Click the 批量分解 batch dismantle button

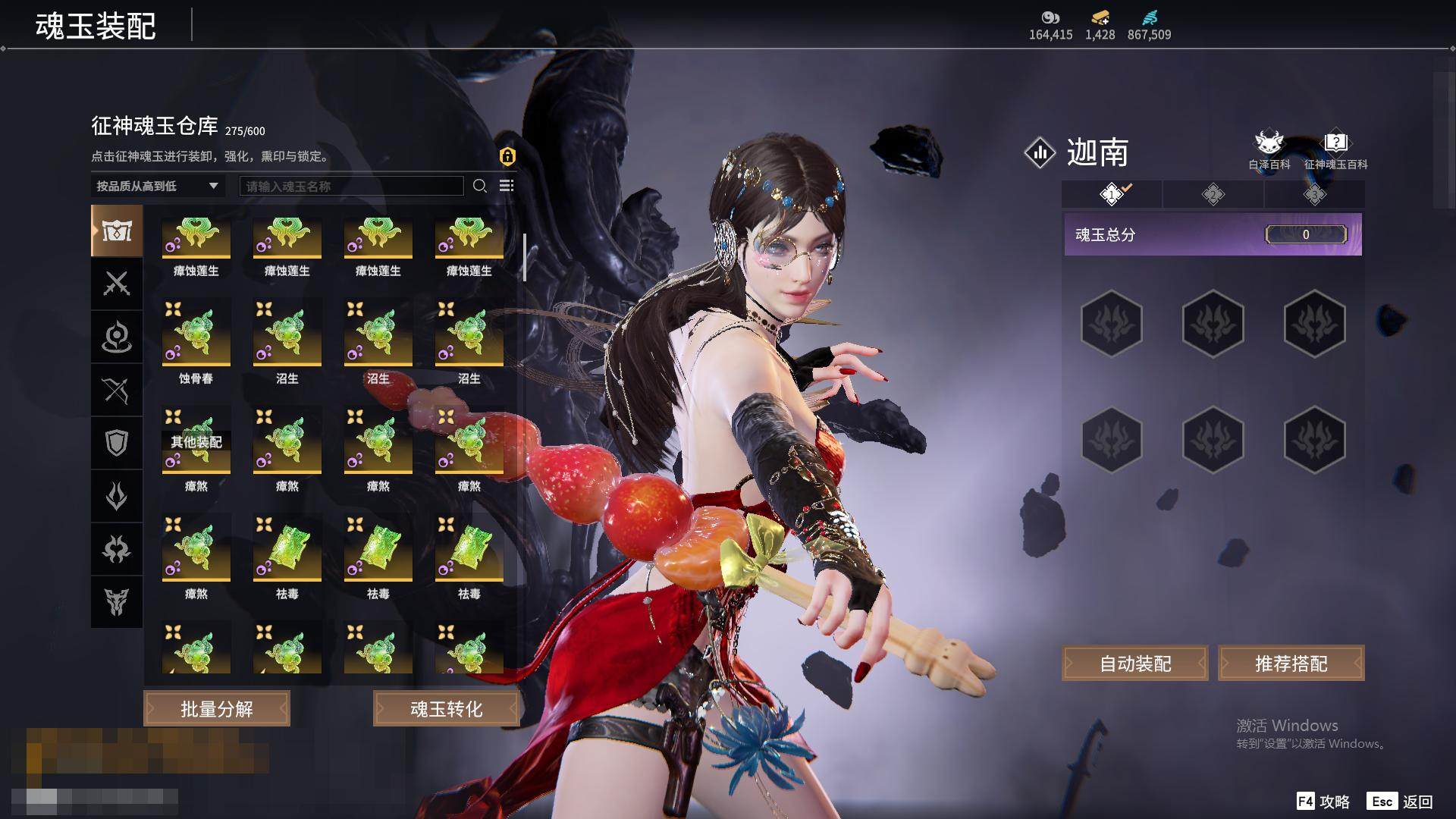216,709
